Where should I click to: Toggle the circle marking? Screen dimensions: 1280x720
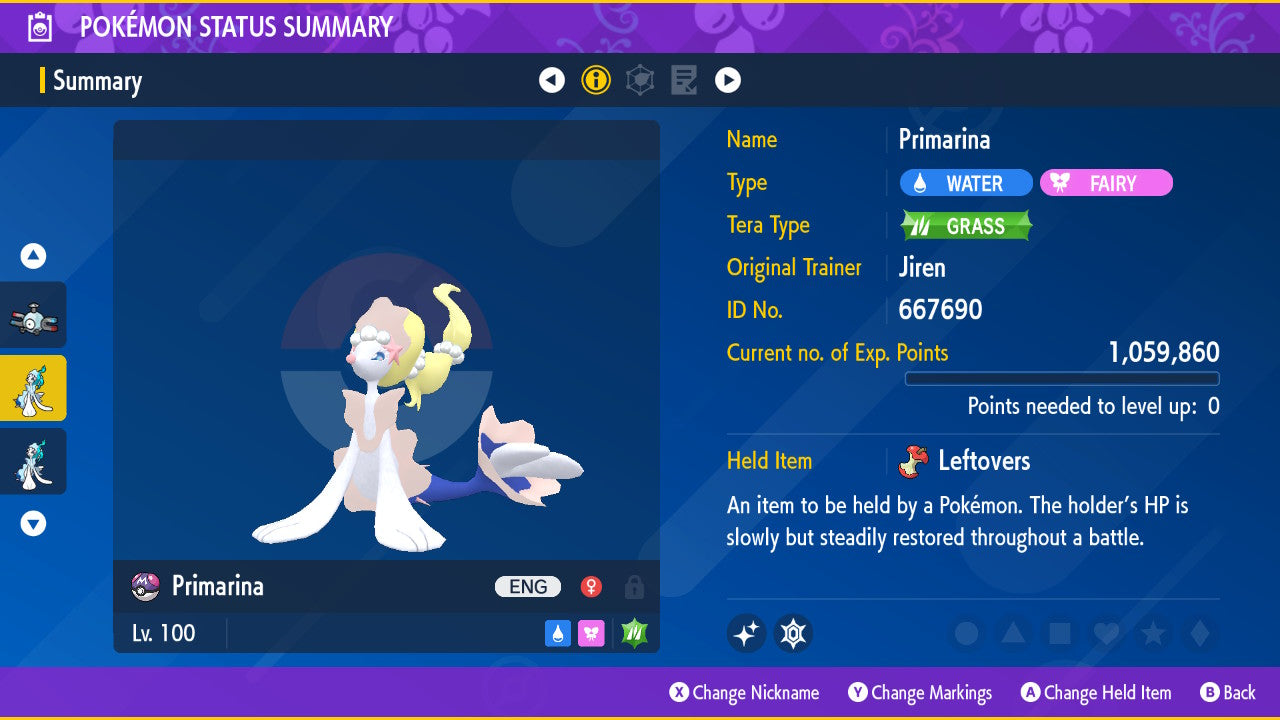click(x=967, y=633)
